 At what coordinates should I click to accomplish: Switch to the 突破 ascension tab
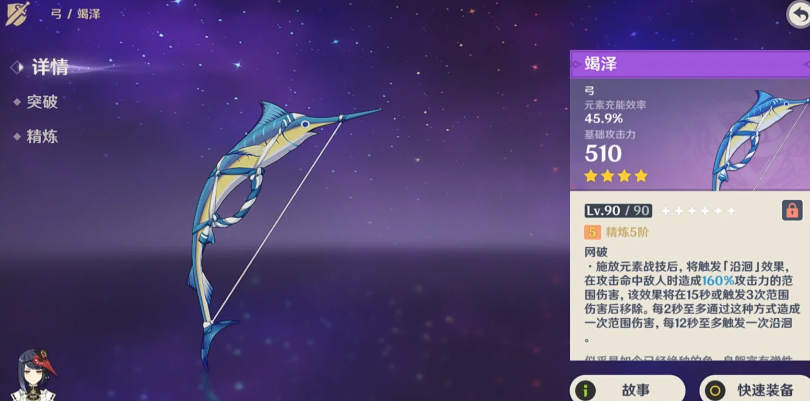point(42,102)
